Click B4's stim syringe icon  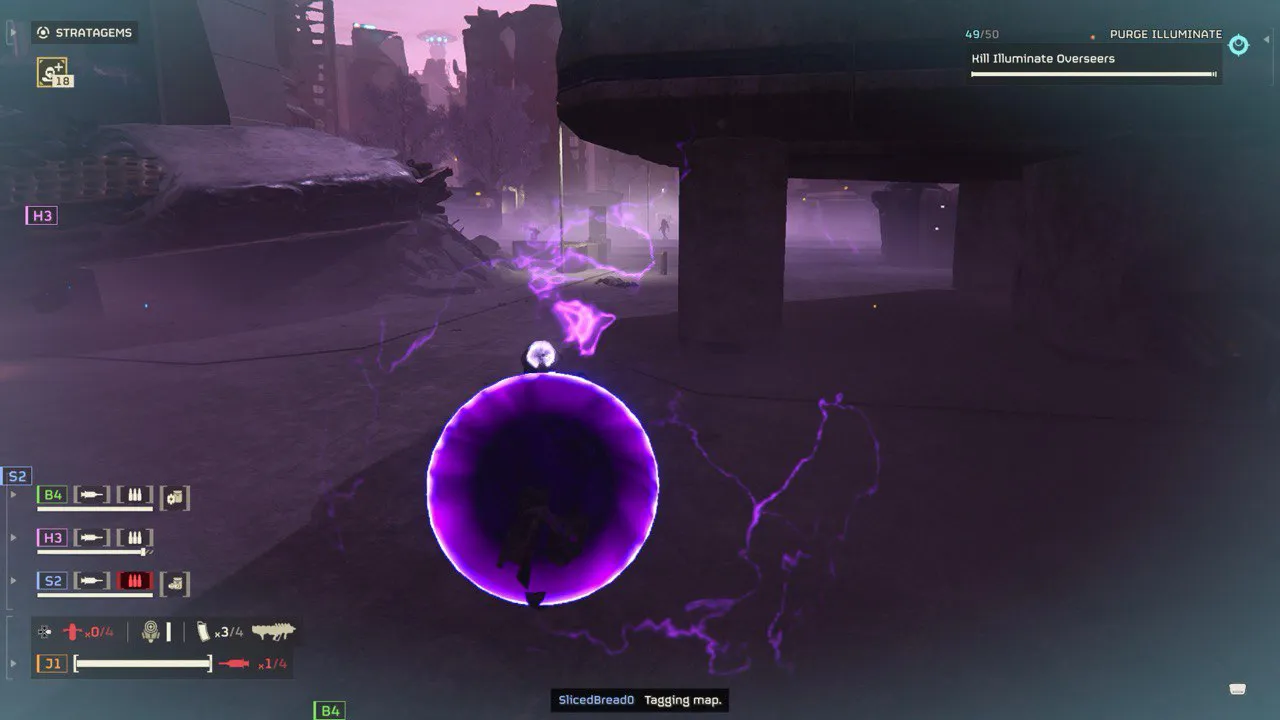[90, 496]
